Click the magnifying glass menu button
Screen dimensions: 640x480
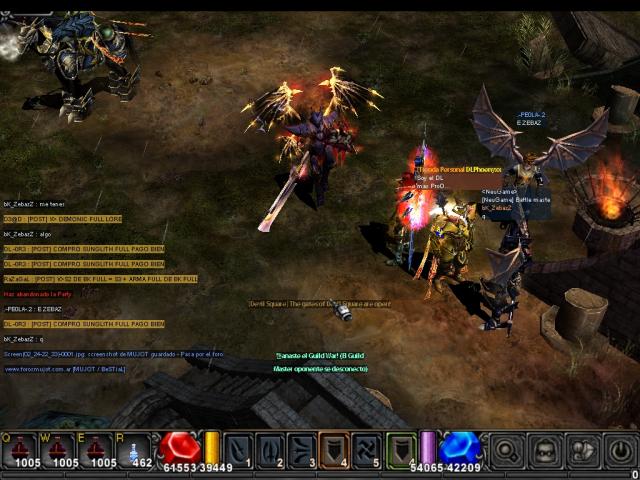tap(507, 450)
